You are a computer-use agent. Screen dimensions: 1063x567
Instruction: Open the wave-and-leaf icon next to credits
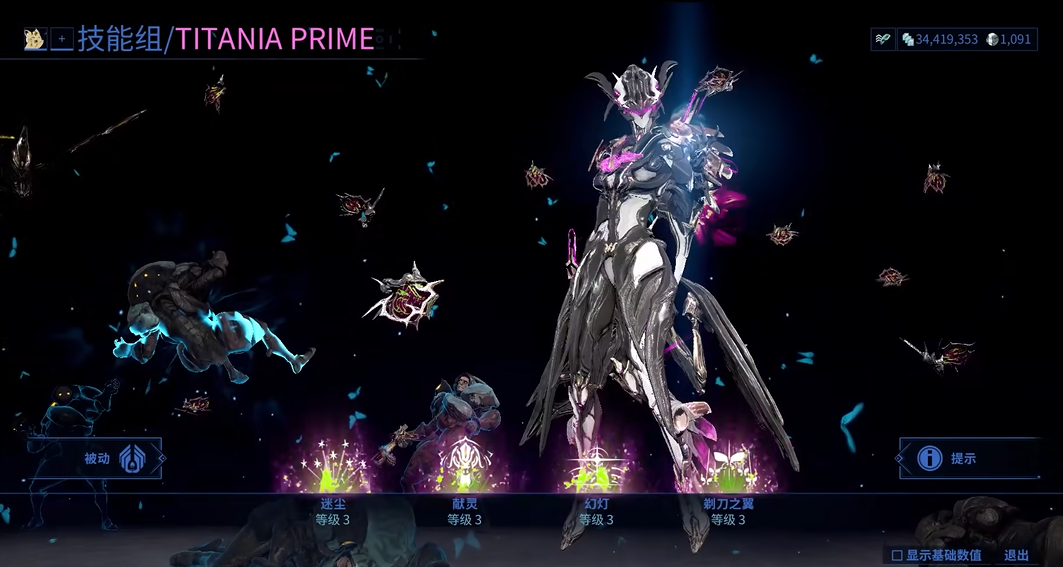click(883, 39)
